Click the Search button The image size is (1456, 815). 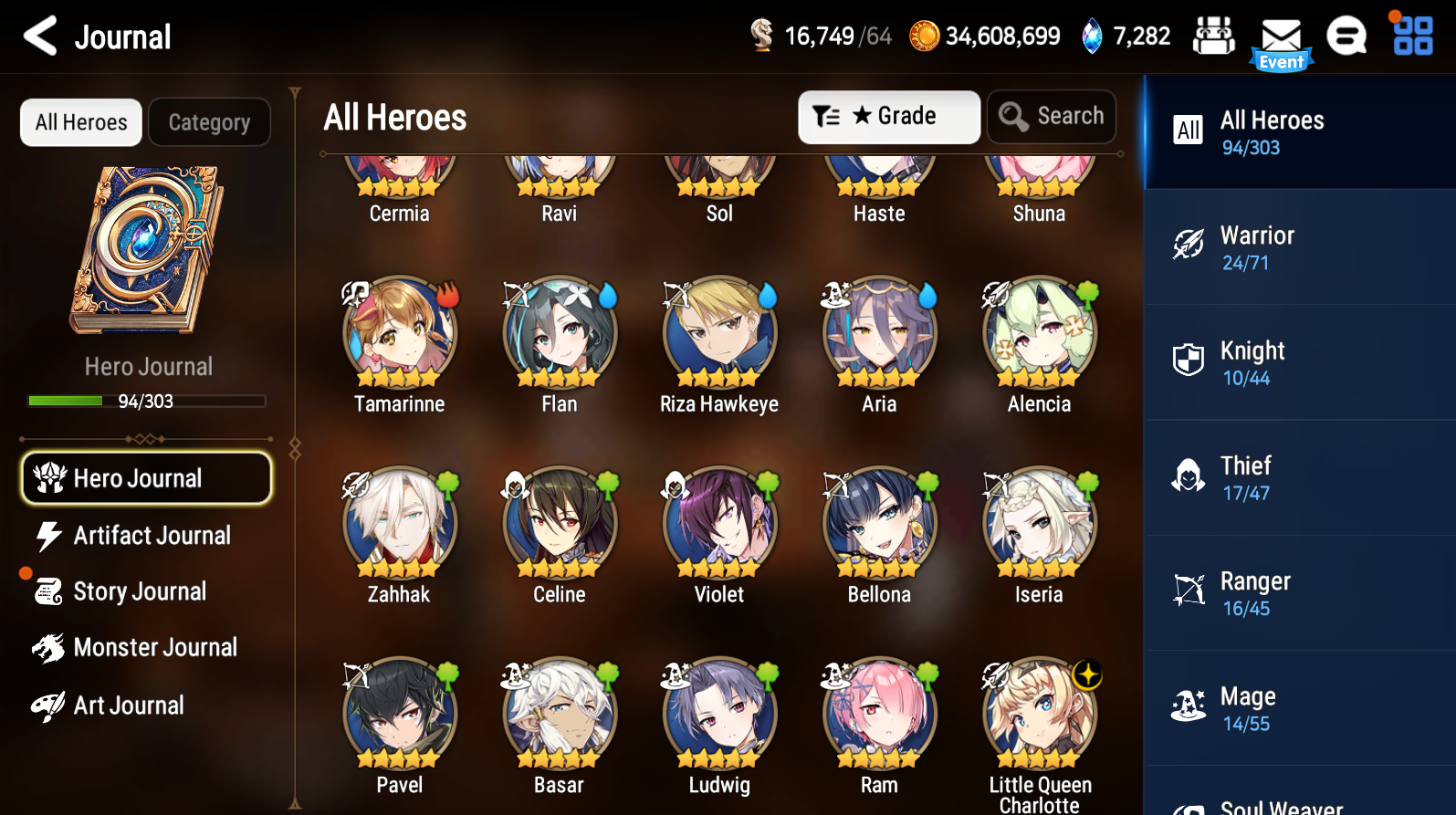coord(1051,116)
